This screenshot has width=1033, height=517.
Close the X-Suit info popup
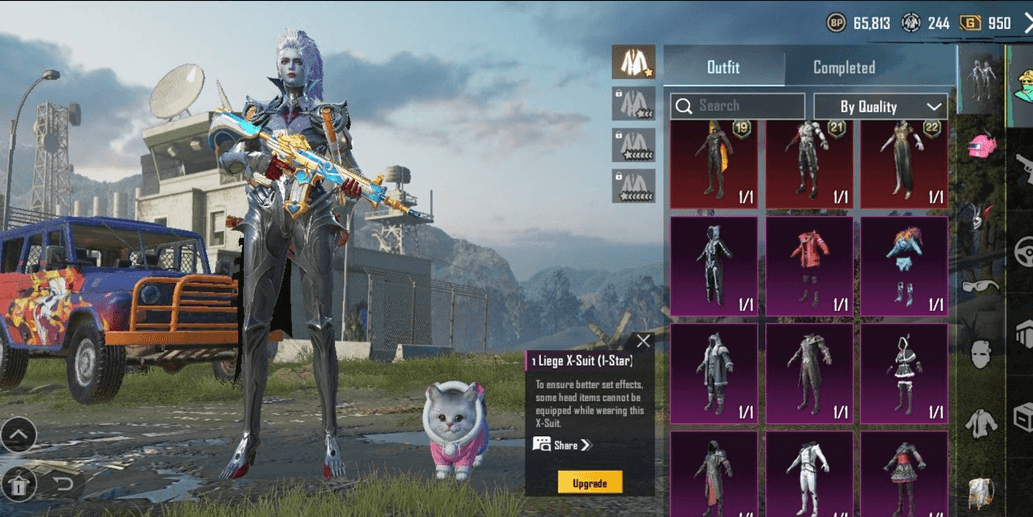[643, 341]
